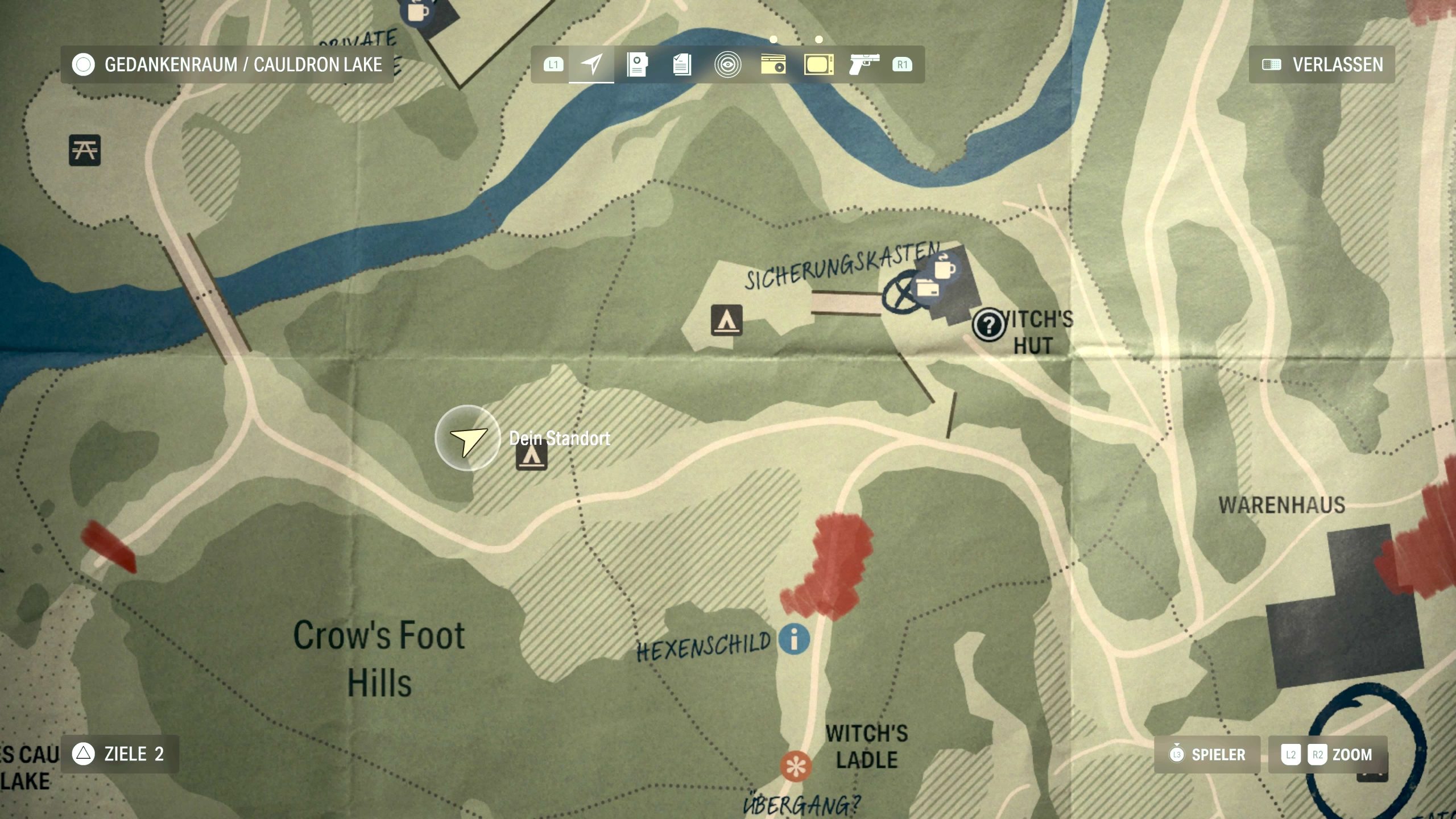The width and height of the screenshot is (1456, 819).
Task: Choose Verlassen to exit the map
Action: 1322,64
